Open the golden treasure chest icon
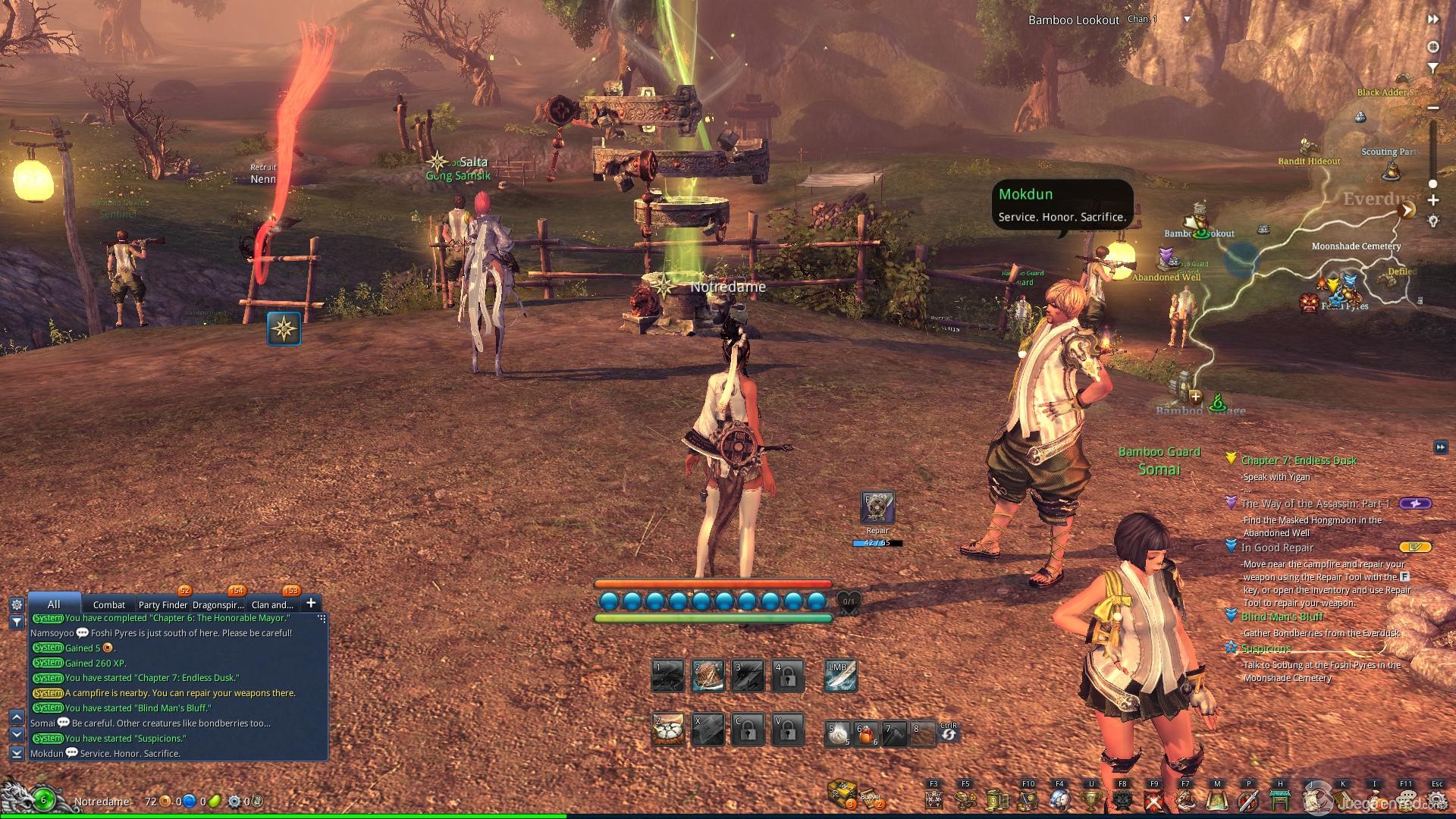Viewport: 1456px width, 819px height. 842,793
